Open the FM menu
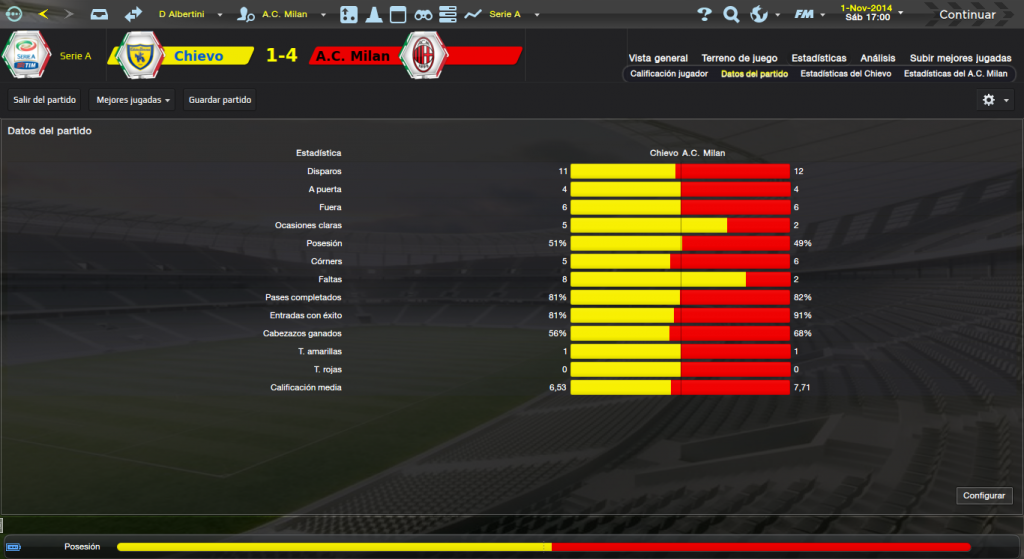The width and height of the screenshot is (1024, 559). pos(808,15)
